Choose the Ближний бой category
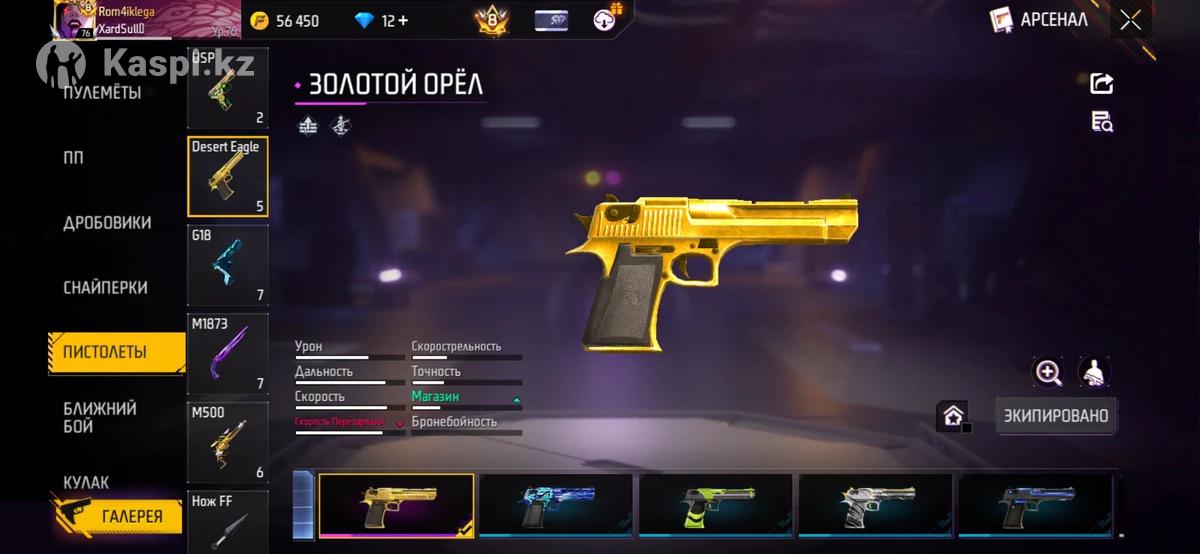 pos(100,417)
